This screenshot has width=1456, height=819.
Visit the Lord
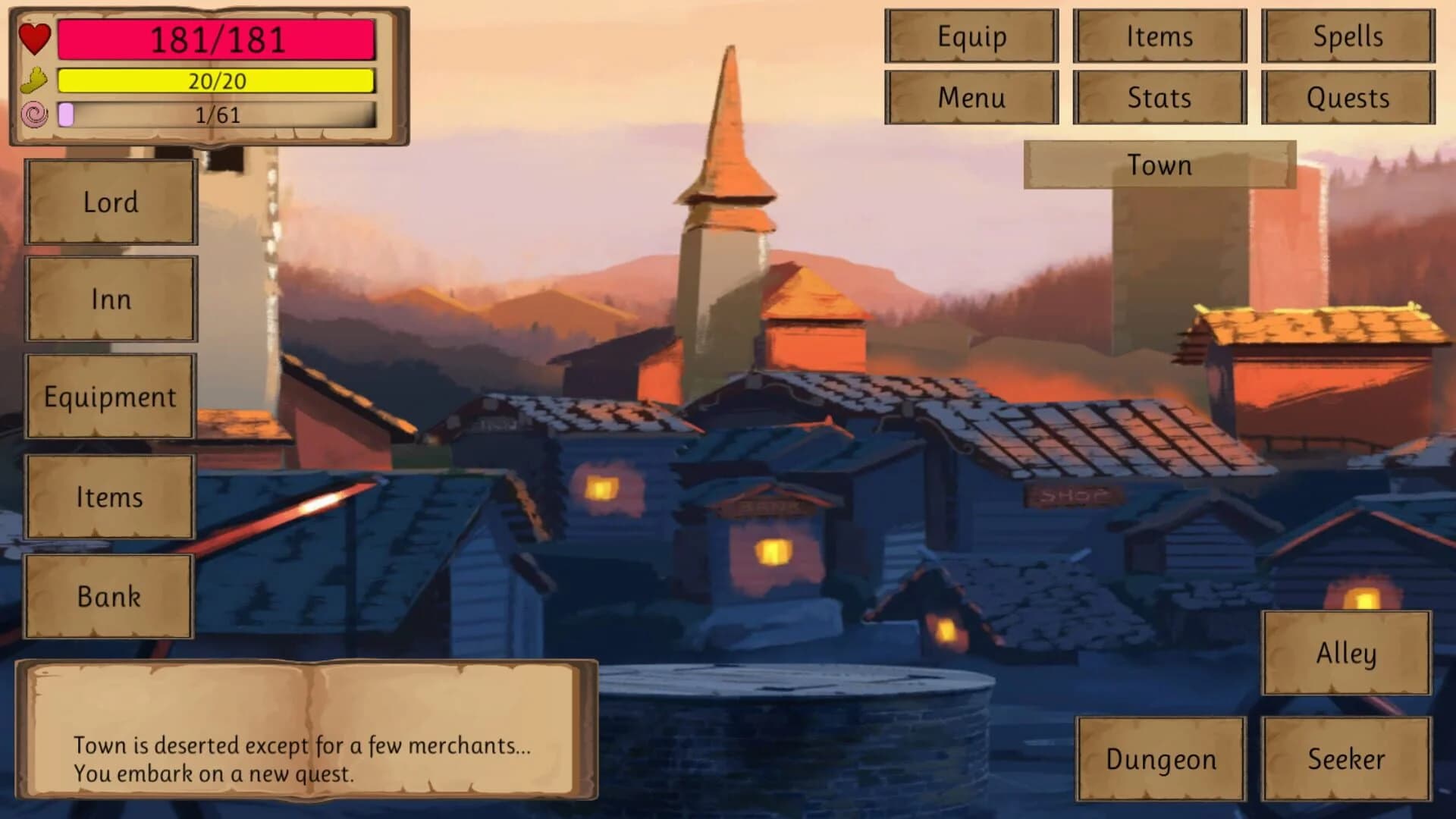click(111, 202)
